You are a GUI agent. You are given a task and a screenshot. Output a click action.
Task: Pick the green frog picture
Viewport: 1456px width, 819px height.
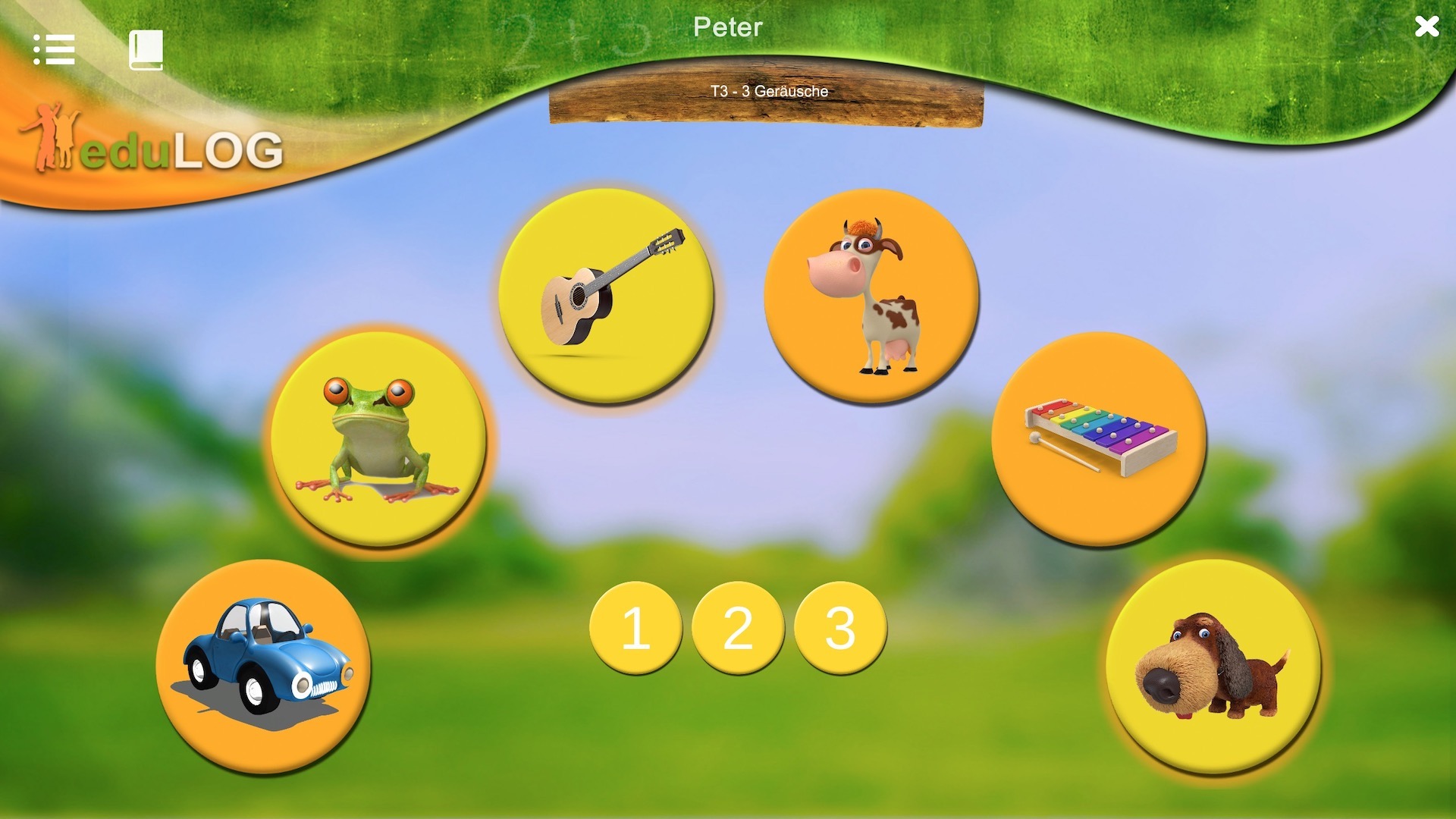pos(378,438)
